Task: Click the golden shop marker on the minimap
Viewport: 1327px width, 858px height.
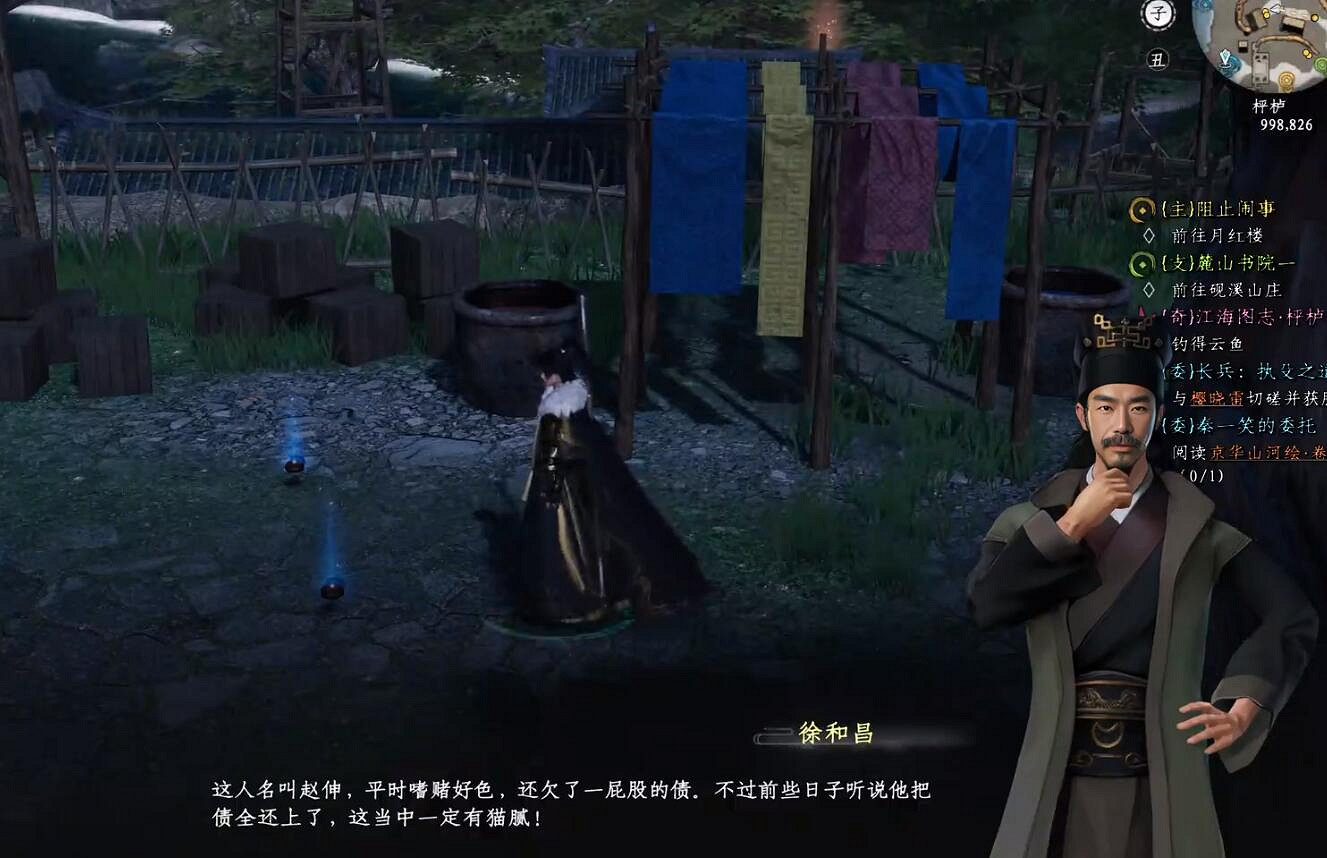Action: 1286,79
